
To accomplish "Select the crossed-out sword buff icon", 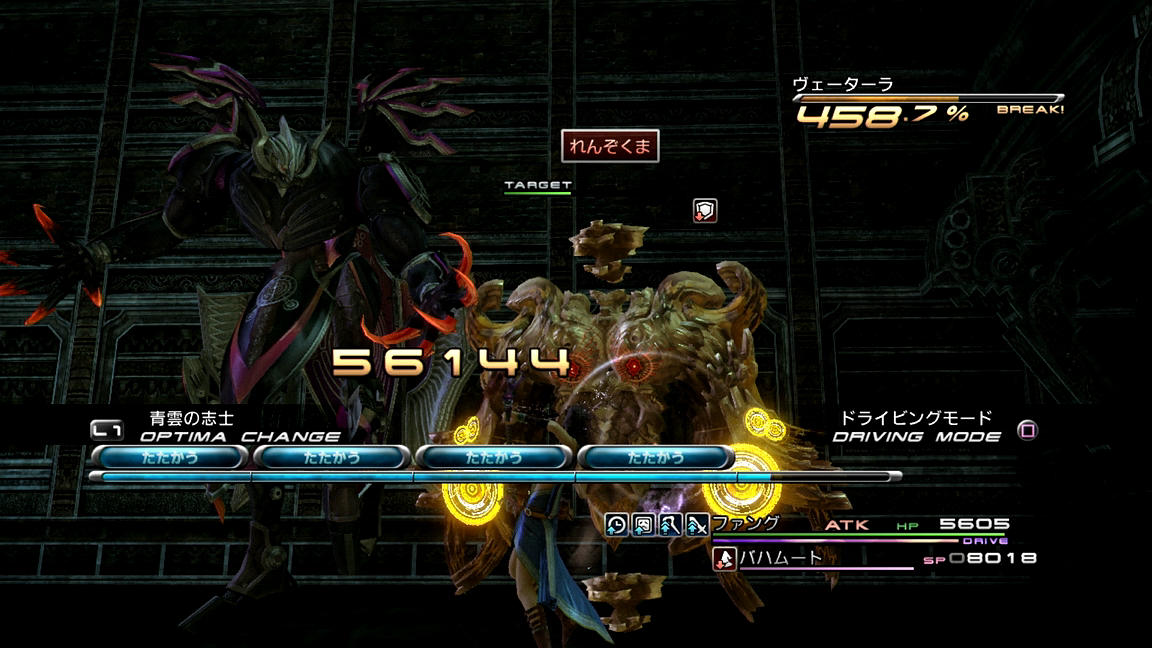I will (697, 524).
